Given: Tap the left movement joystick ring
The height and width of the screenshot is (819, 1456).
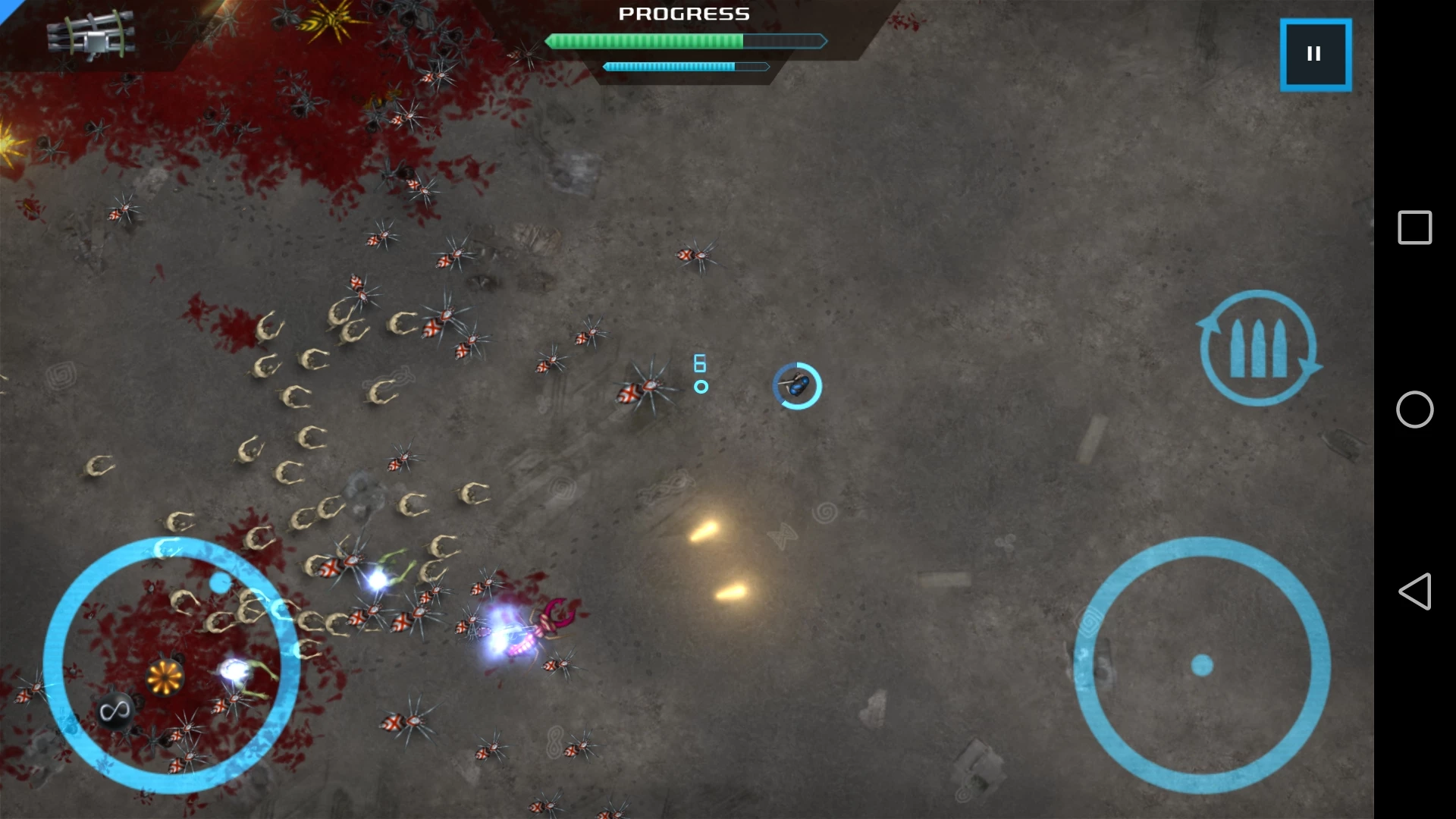Looking at the screenshot, I should tap(171, 665).
